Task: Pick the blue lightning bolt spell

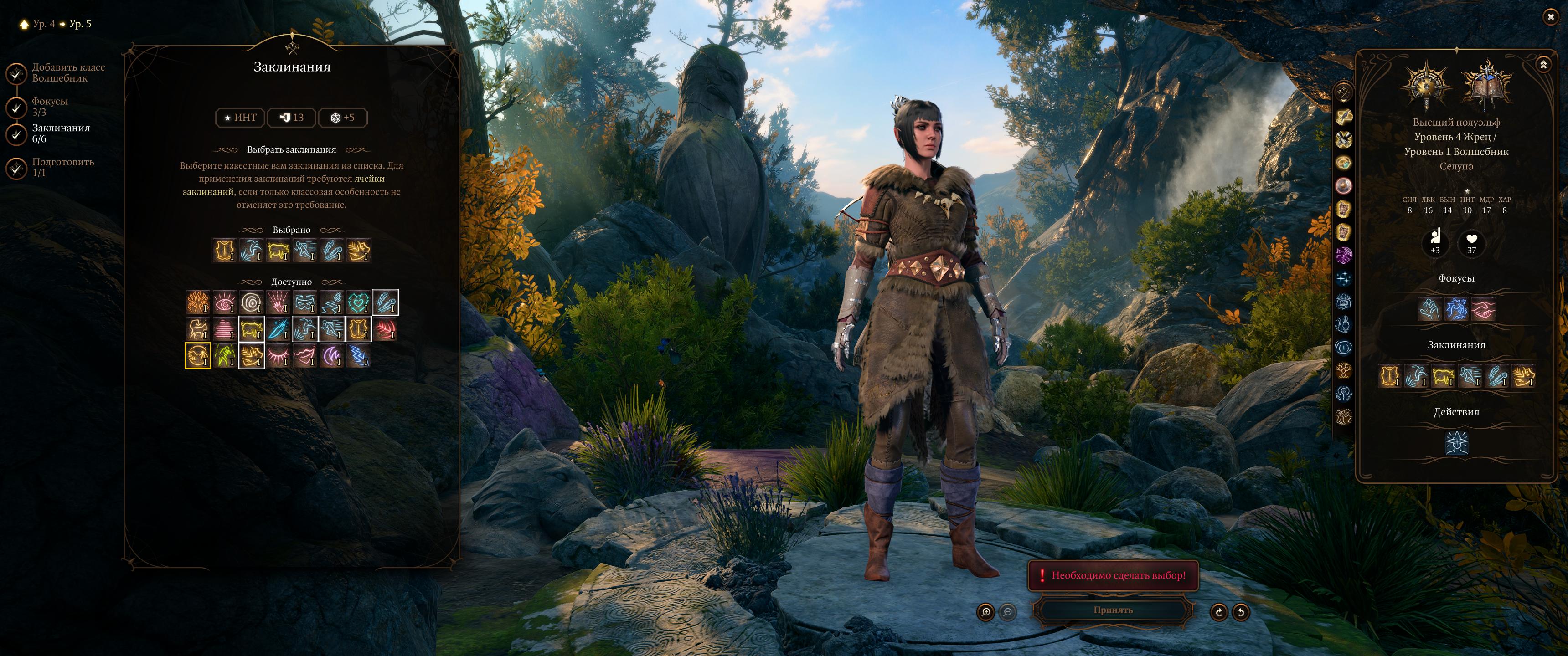Action: click(359, 356)
